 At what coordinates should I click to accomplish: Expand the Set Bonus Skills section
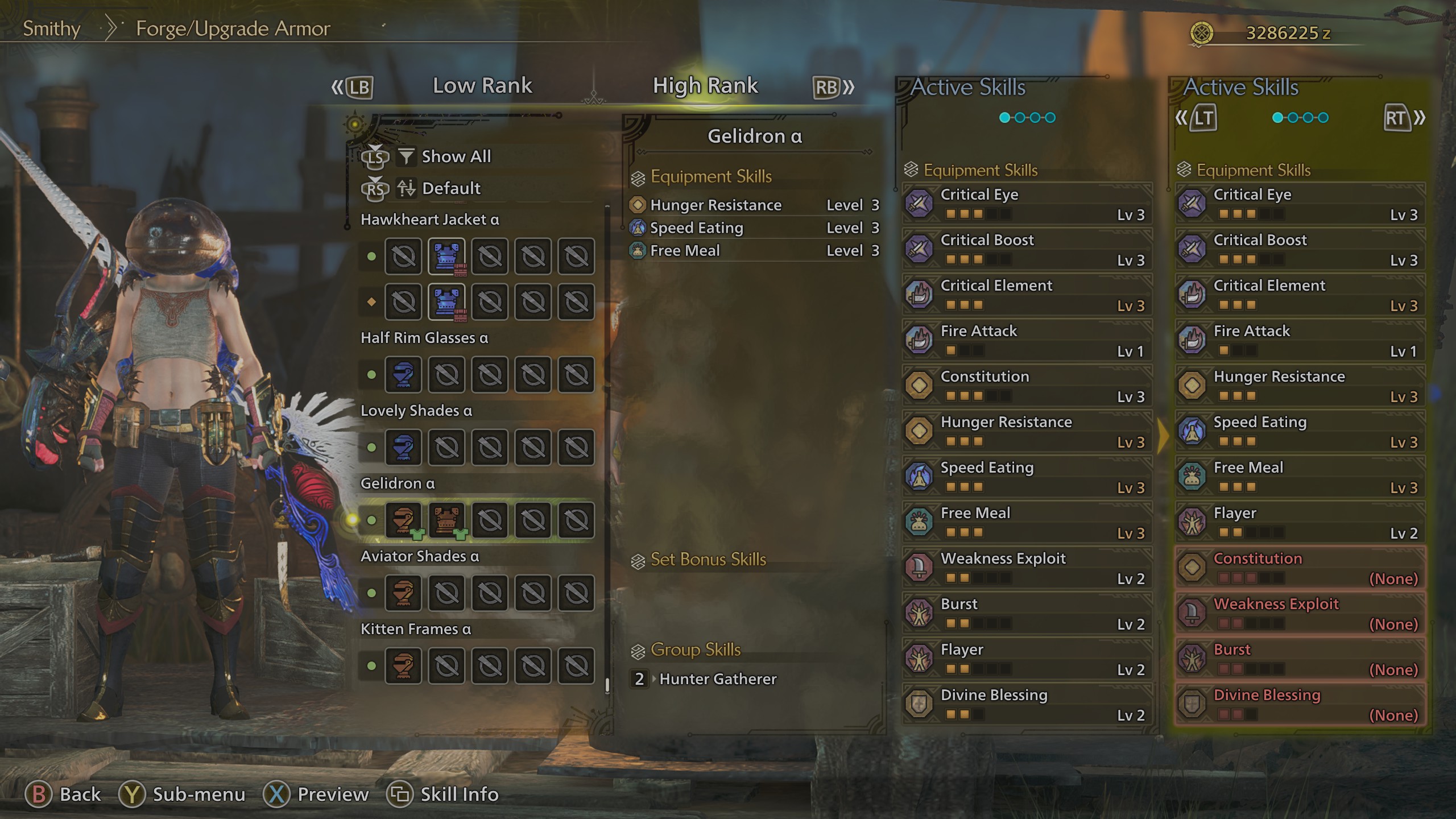[x=707, y=560]
